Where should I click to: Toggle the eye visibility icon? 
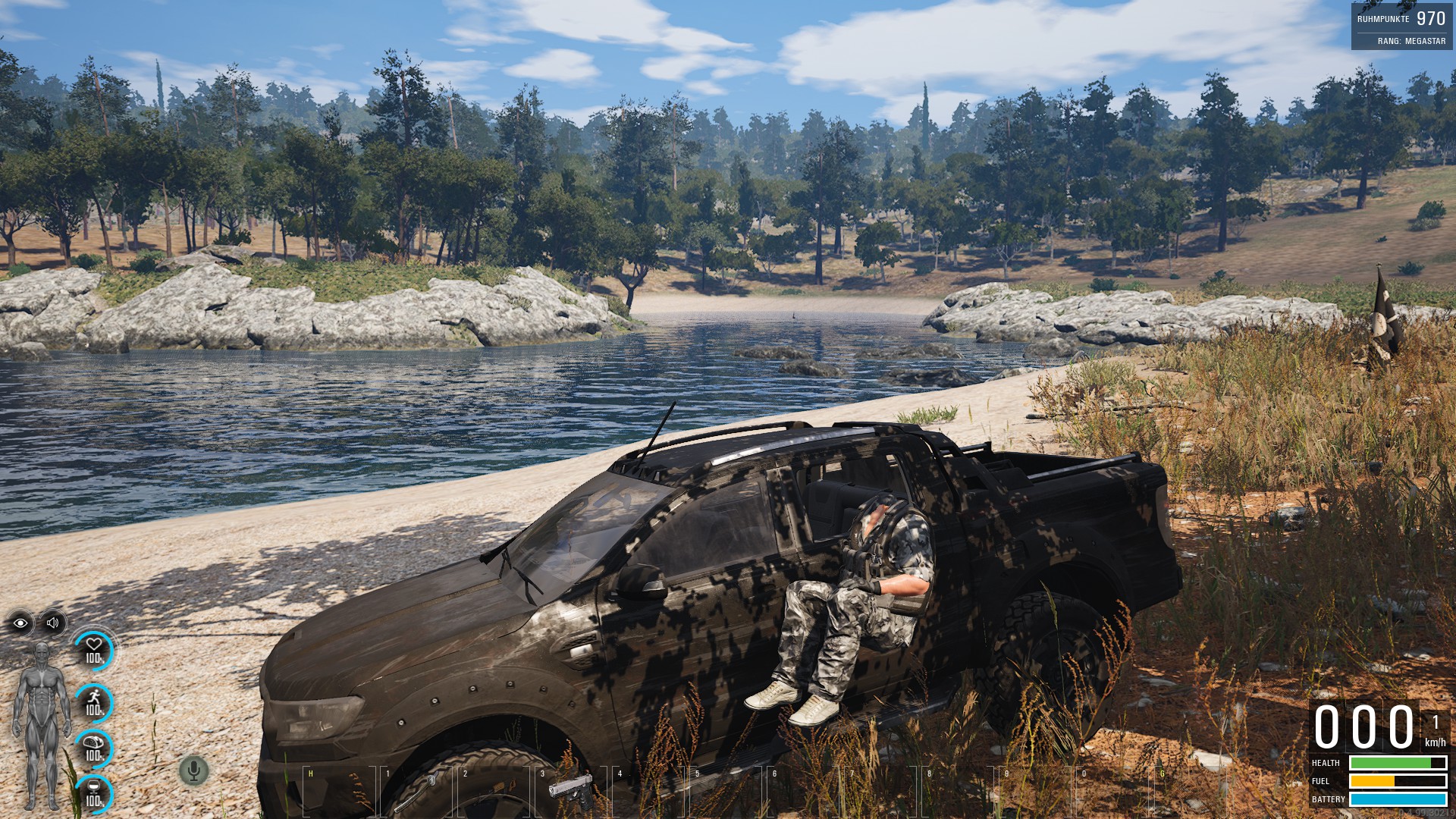[x=20, y=623]
